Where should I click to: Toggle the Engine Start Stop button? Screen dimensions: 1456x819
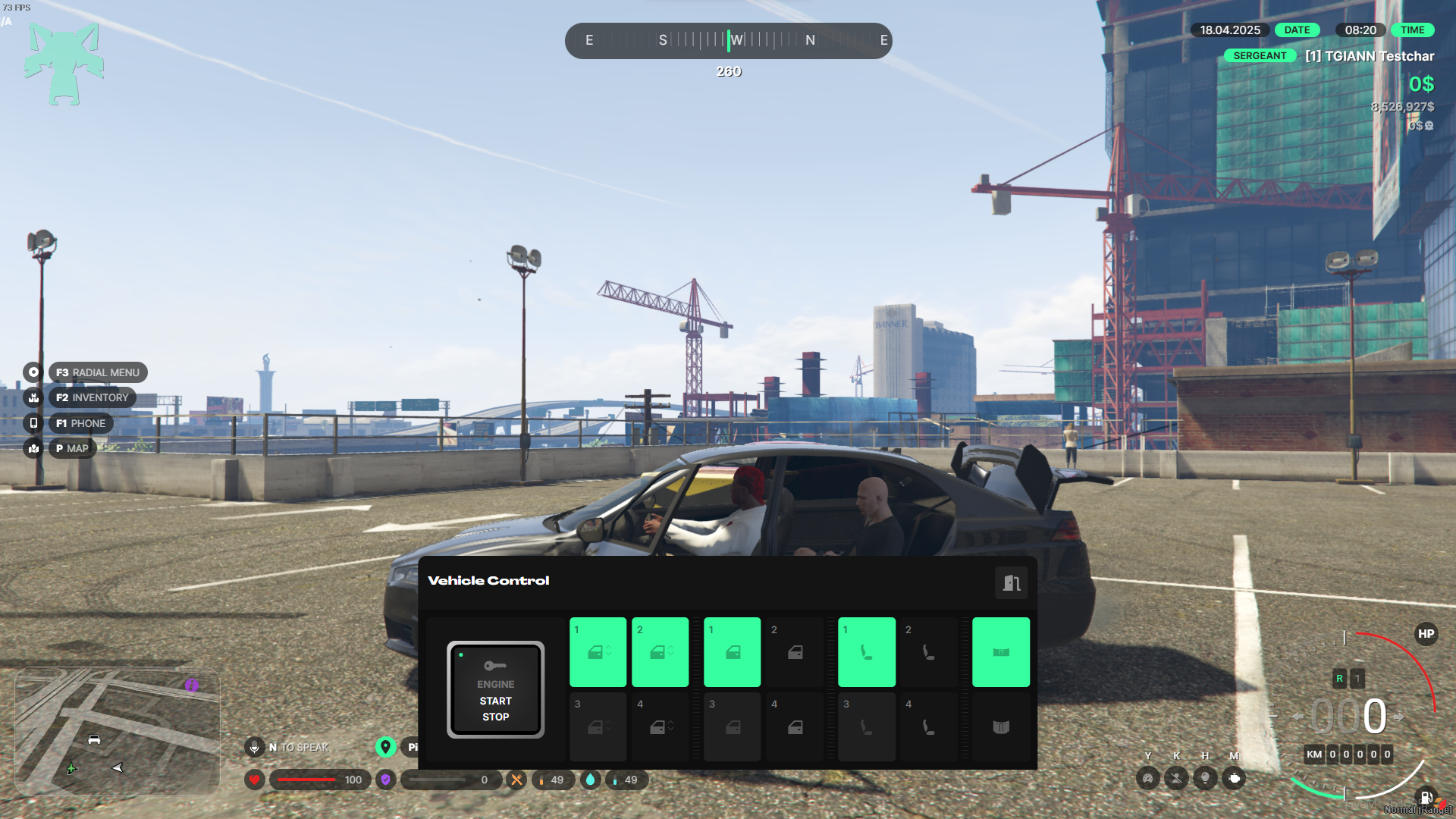pos(495,689)
